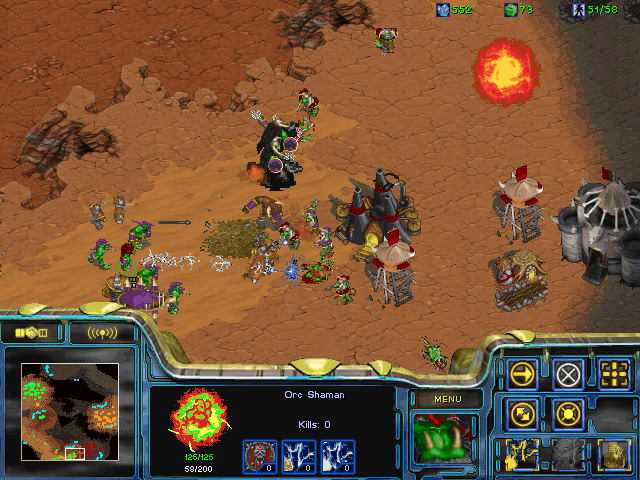Viewport: 640px width, 480px height.
Task: Click the Orc Shaman portrait
Action: click(445, 438)
